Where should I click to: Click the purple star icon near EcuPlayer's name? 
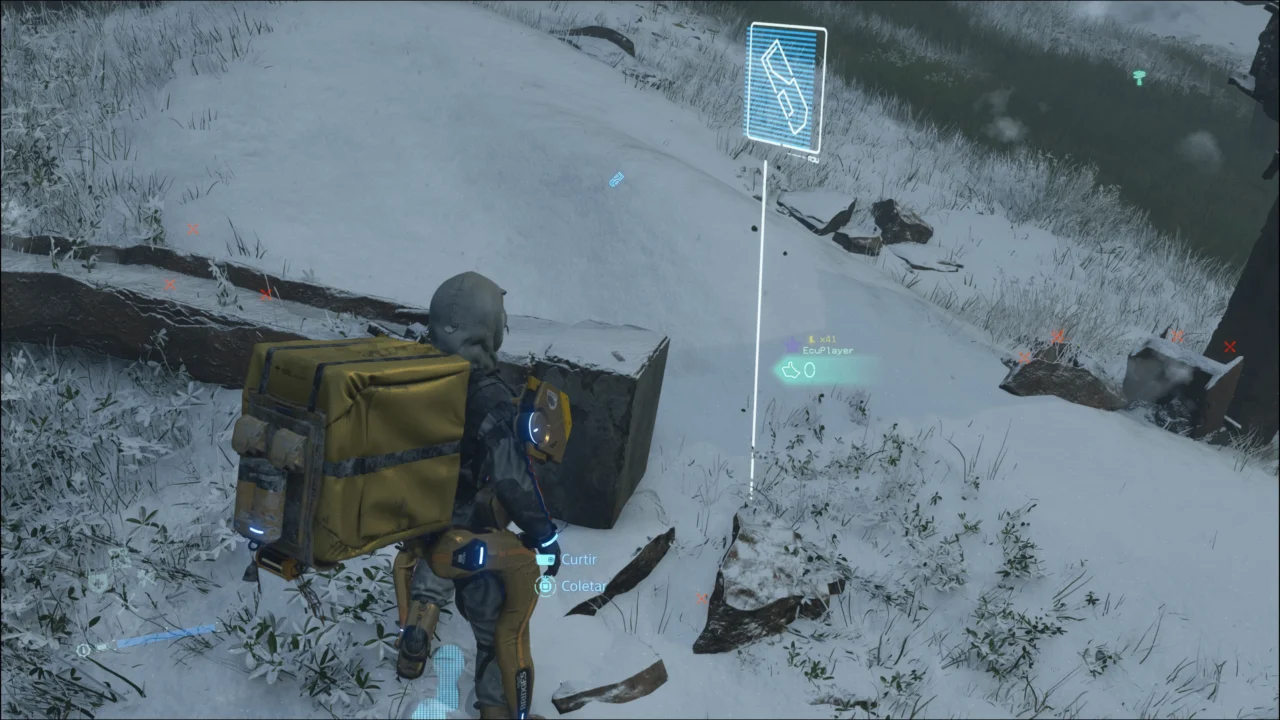(792, 346)
